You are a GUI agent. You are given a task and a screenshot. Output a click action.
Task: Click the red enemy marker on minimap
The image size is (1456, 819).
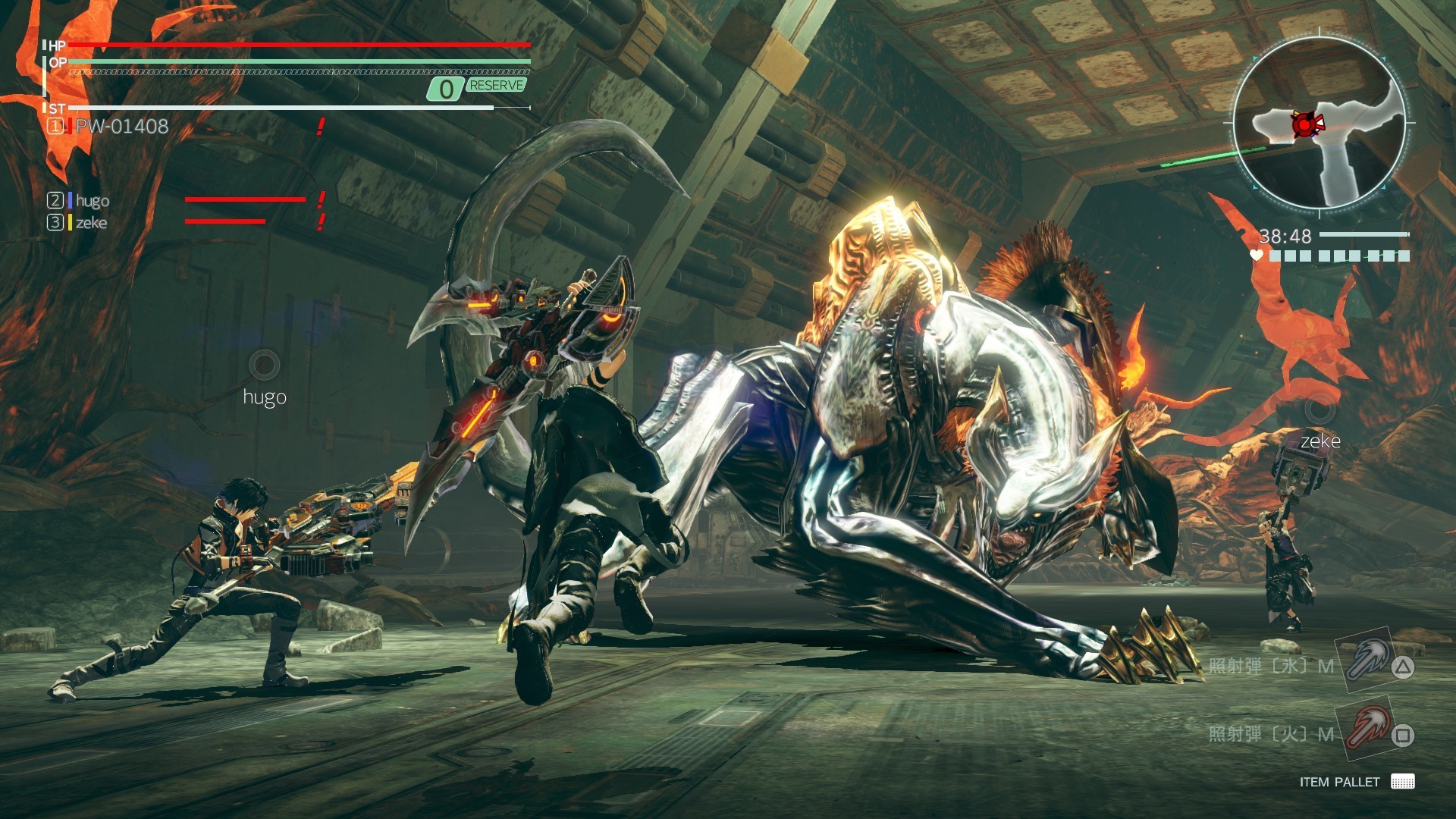pos(1304,124)
